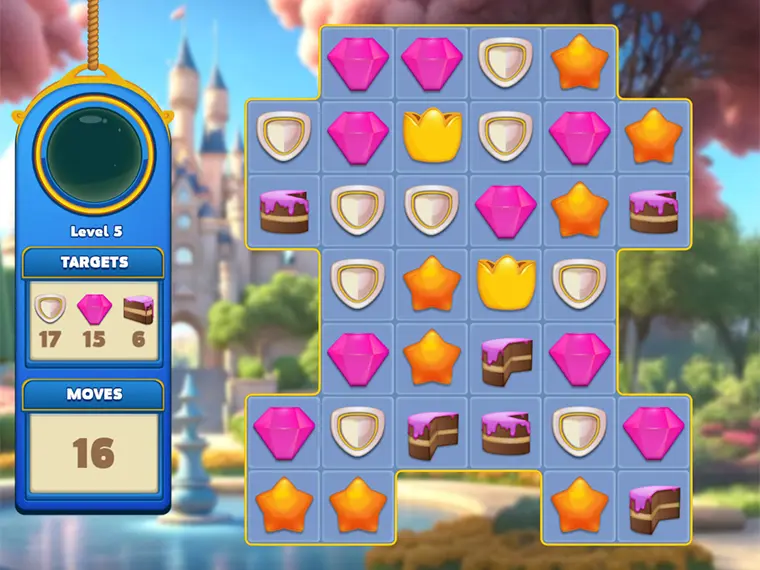
Task: Tap the shield tile between pink gem and orange star
Action: point(506,62)
